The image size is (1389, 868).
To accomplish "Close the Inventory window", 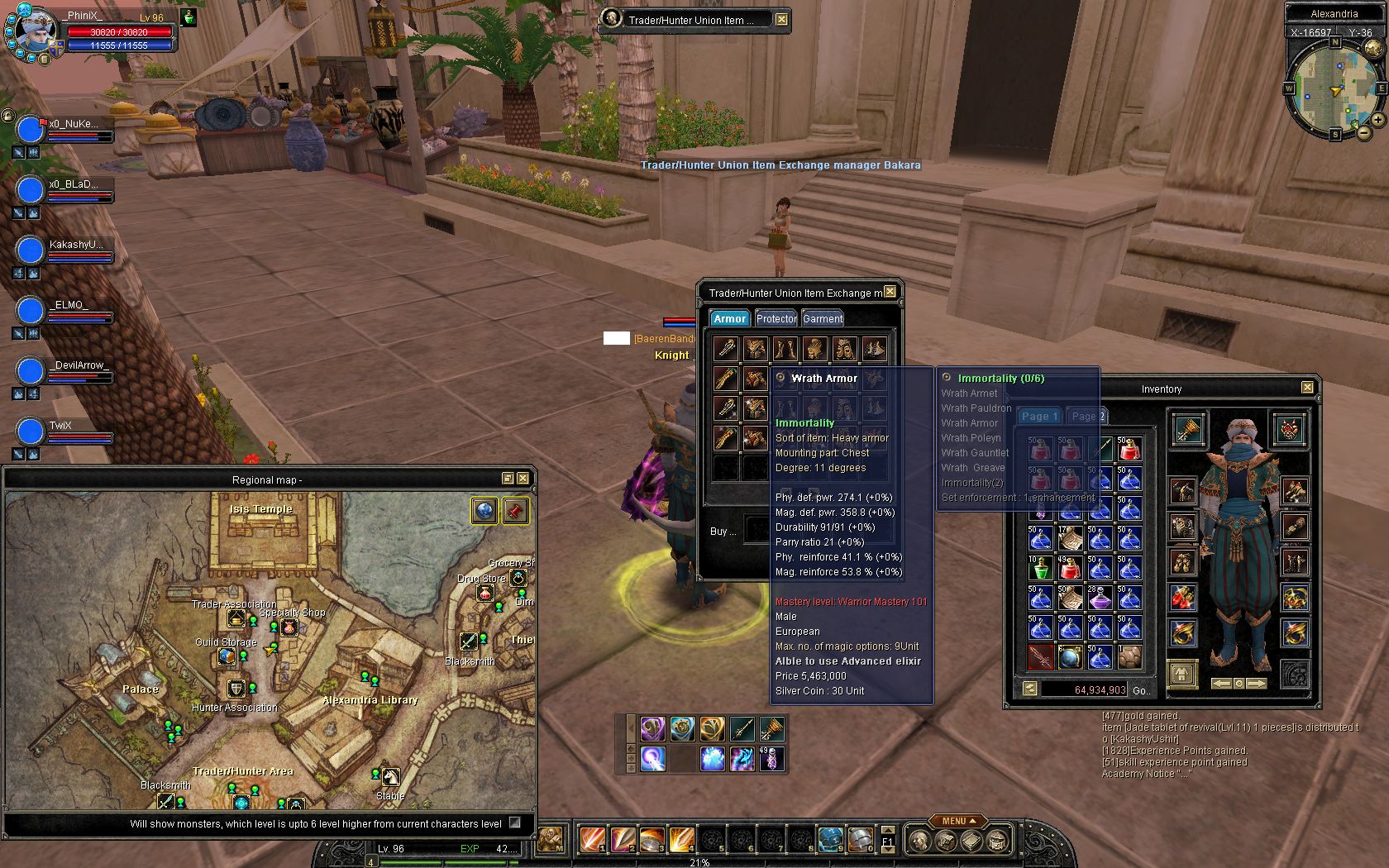I will coord(1307,388).
